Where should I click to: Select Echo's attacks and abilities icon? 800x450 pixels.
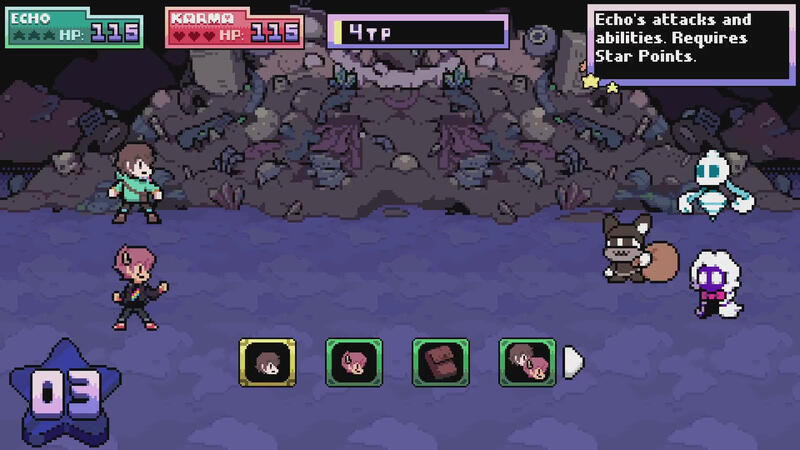coord(267,361)
